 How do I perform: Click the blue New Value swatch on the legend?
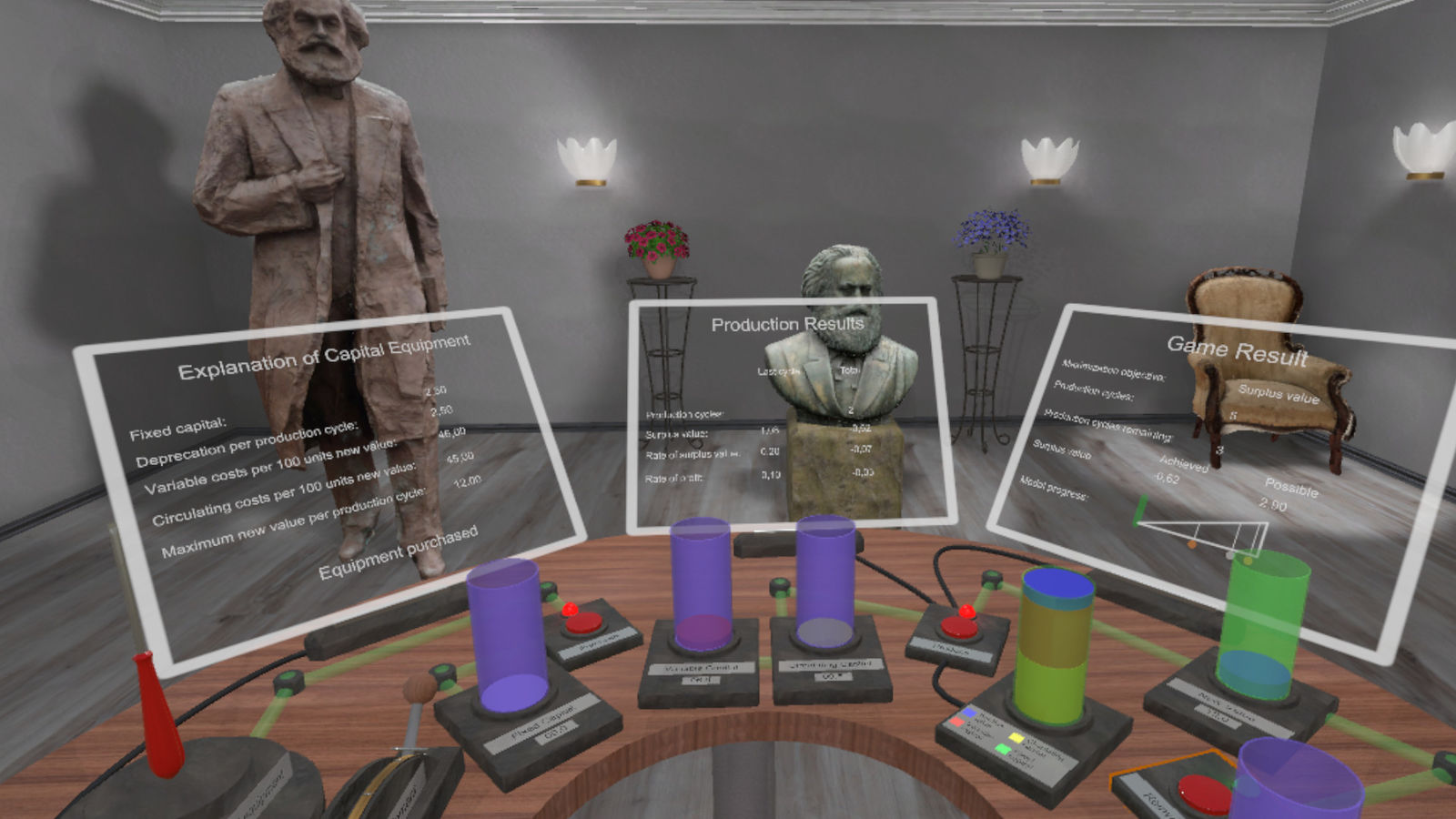click(967, 713)
